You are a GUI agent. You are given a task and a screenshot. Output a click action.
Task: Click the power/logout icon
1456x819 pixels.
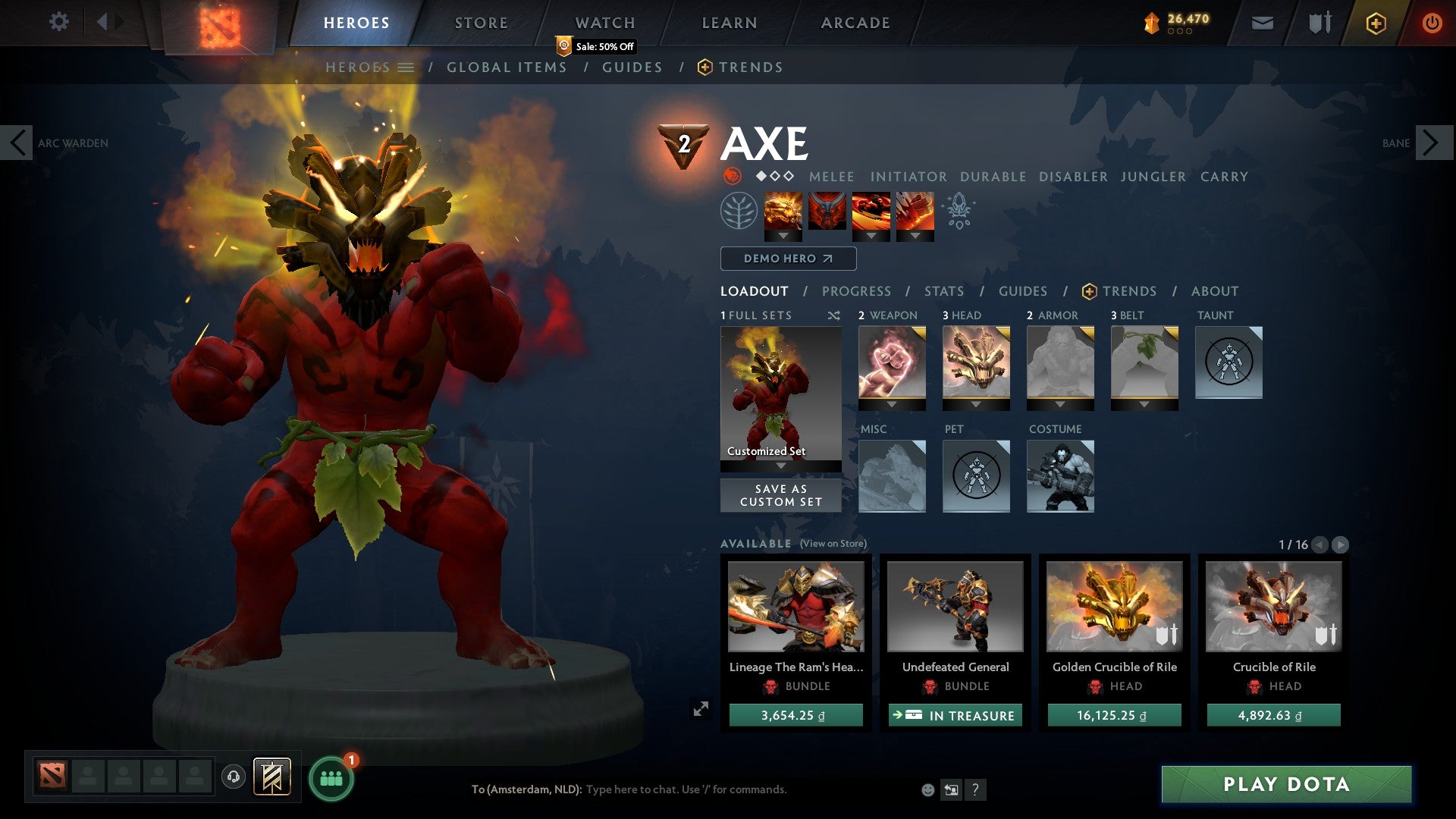[x=1432, y=23]
